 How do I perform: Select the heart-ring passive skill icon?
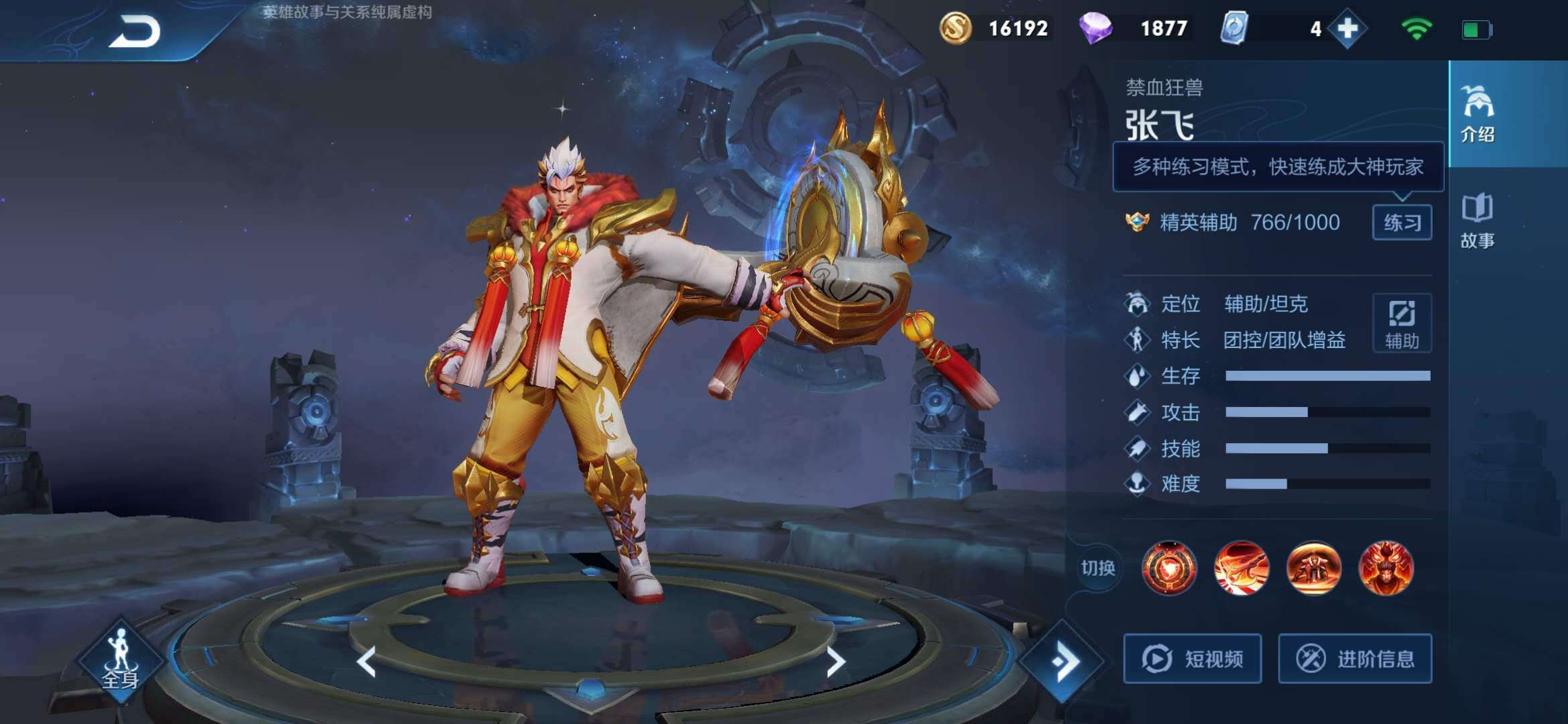pyautogui.click(x=1169, y=568)
